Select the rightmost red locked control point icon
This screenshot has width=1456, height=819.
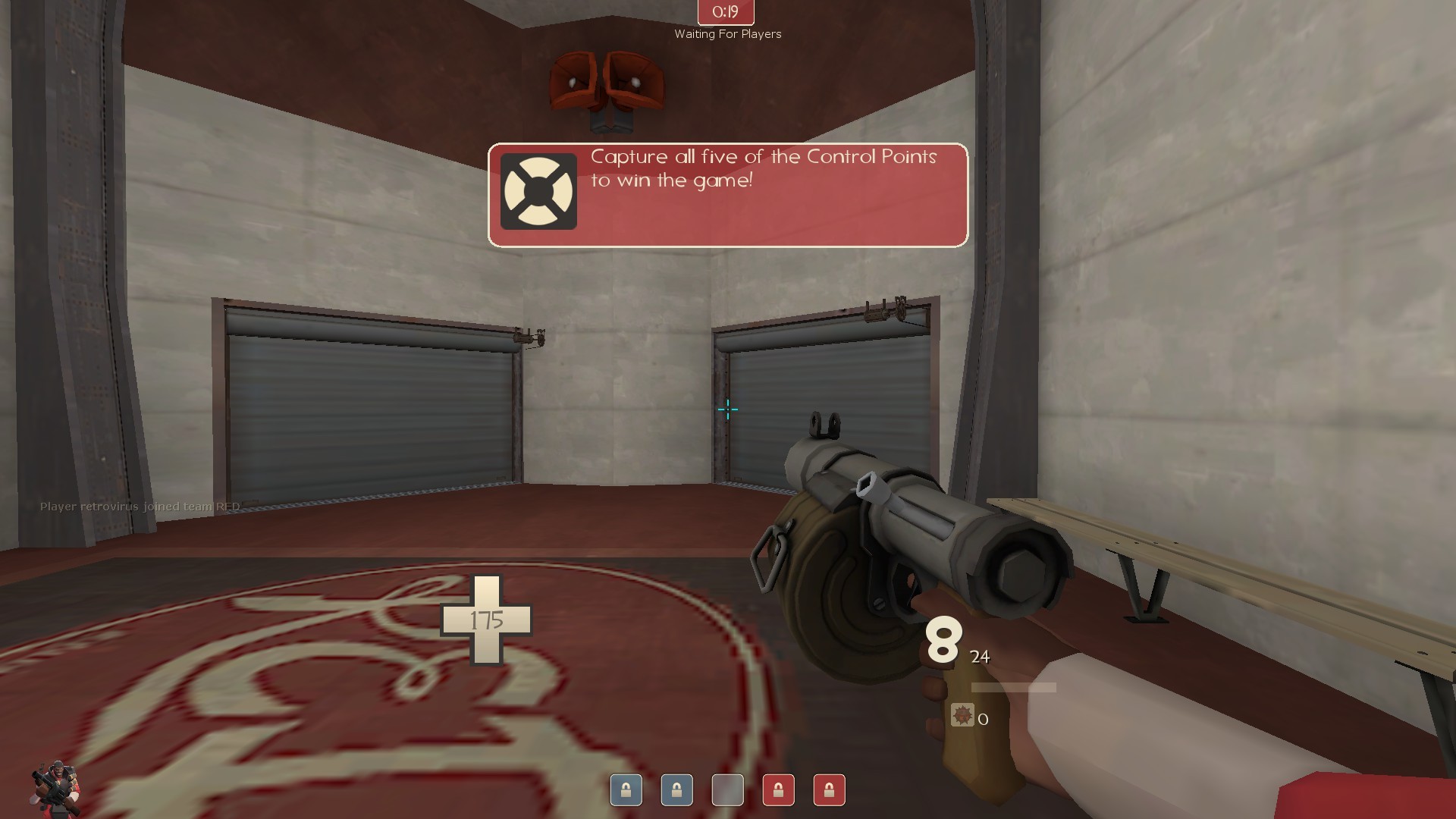pyautogui.click(x=829, y=790)
